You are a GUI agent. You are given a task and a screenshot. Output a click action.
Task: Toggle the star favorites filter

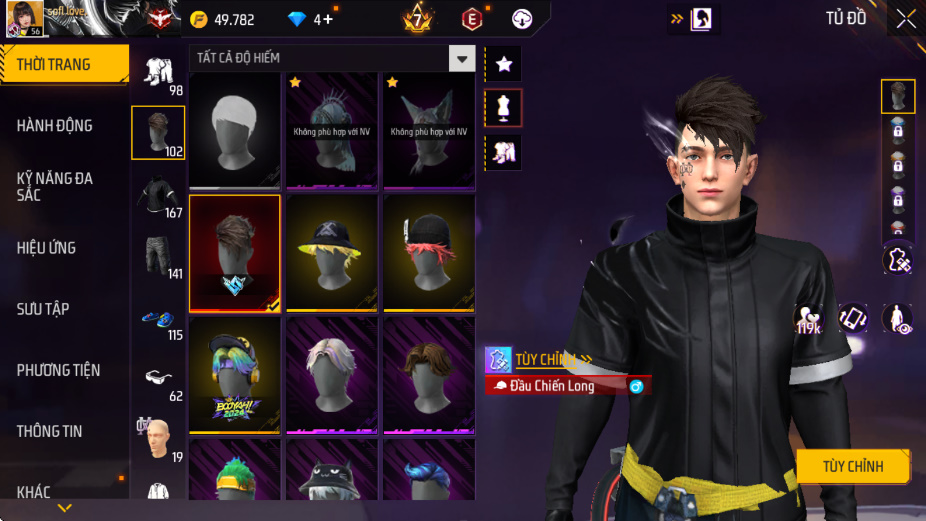[x=503, y=64]
